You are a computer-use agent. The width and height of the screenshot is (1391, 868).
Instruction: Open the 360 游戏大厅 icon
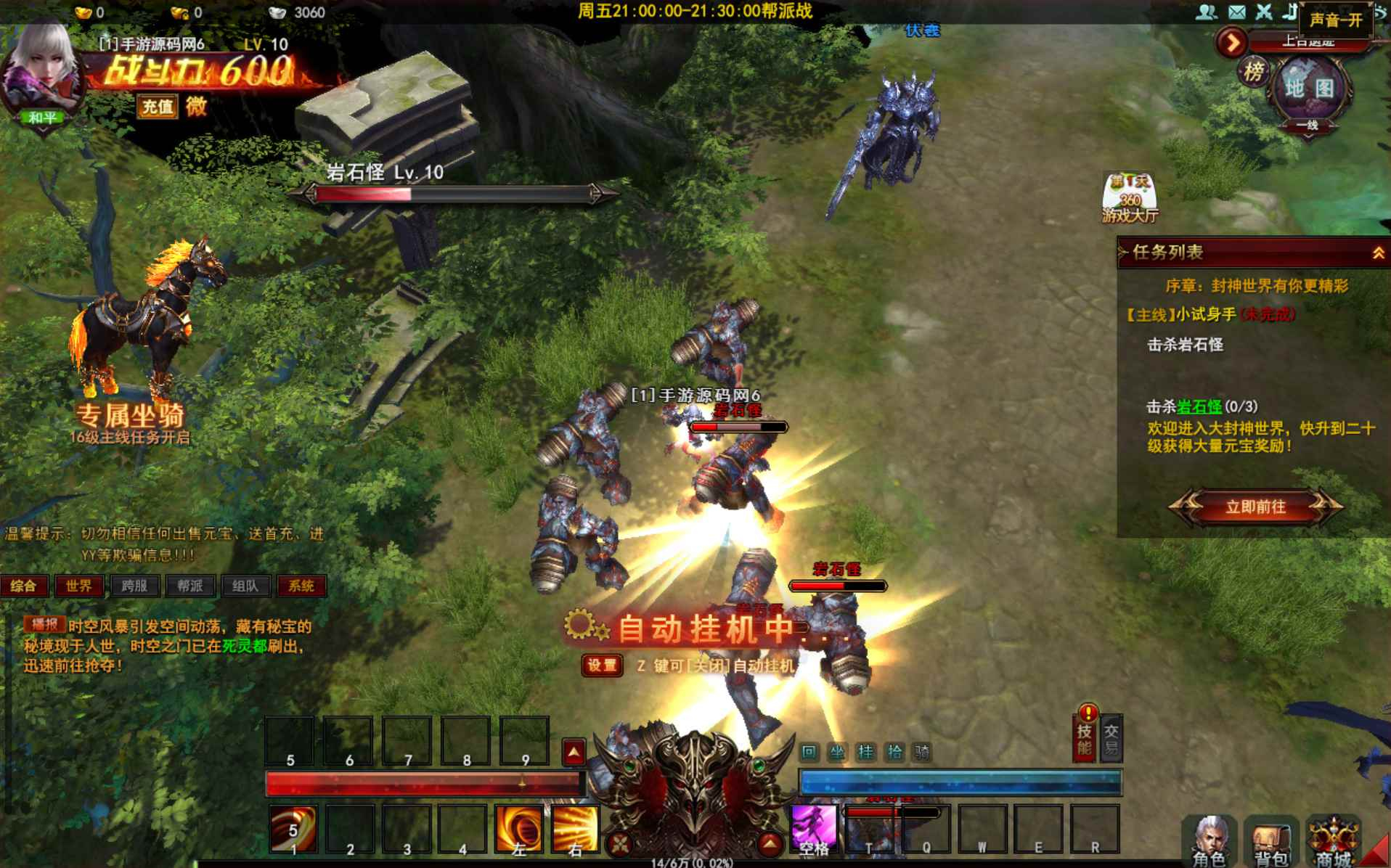coord(1129,197)
